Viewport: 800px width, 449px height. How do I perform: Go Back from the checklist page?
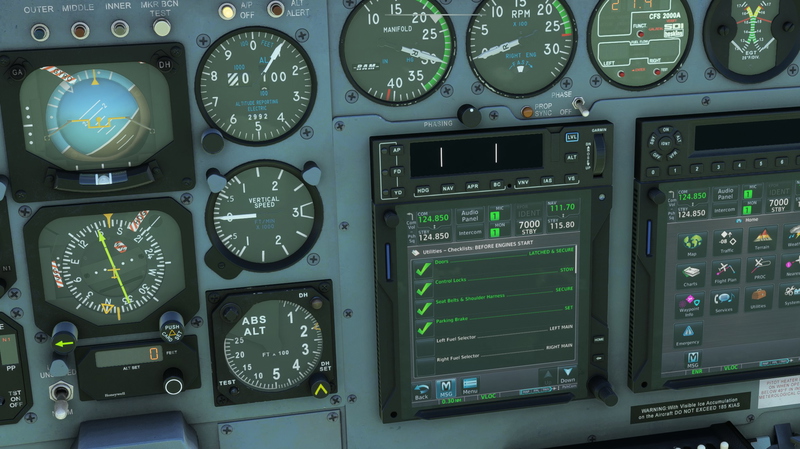422,390
